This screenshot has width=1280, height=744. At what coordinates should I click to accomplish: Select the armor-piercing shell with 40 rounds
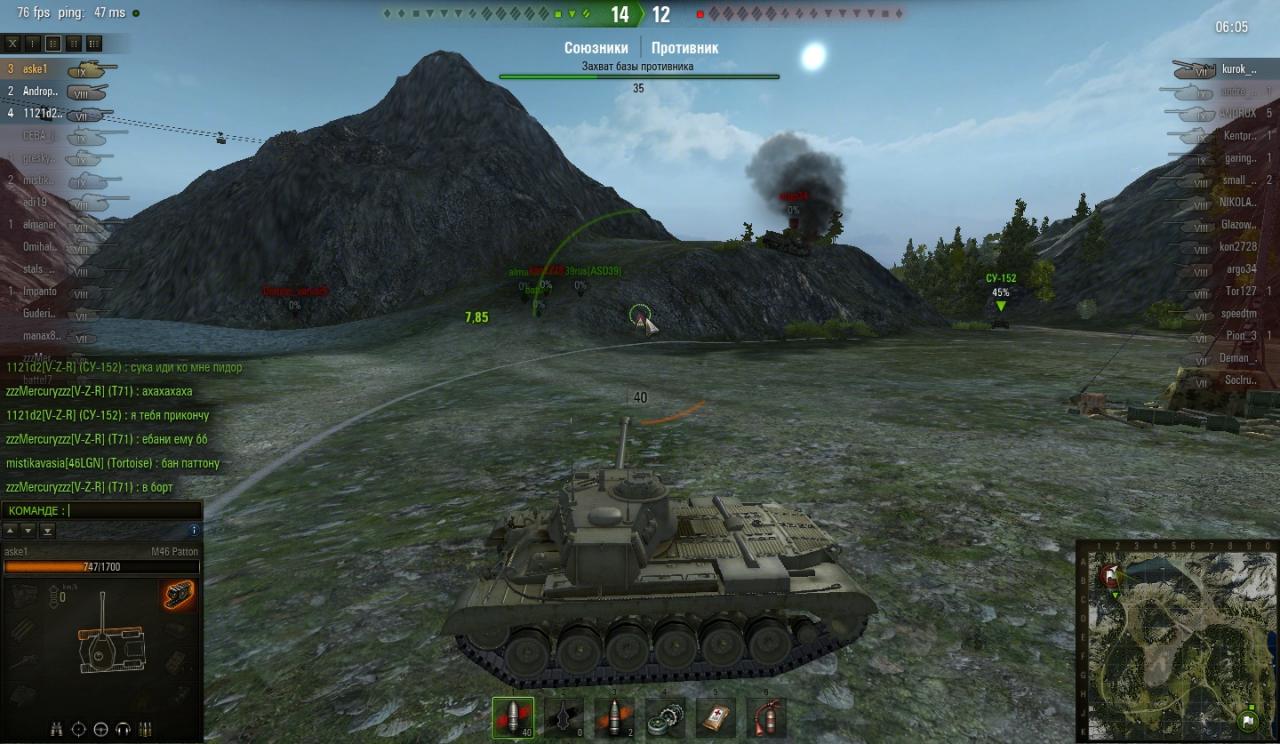click(x=513, y=717)
